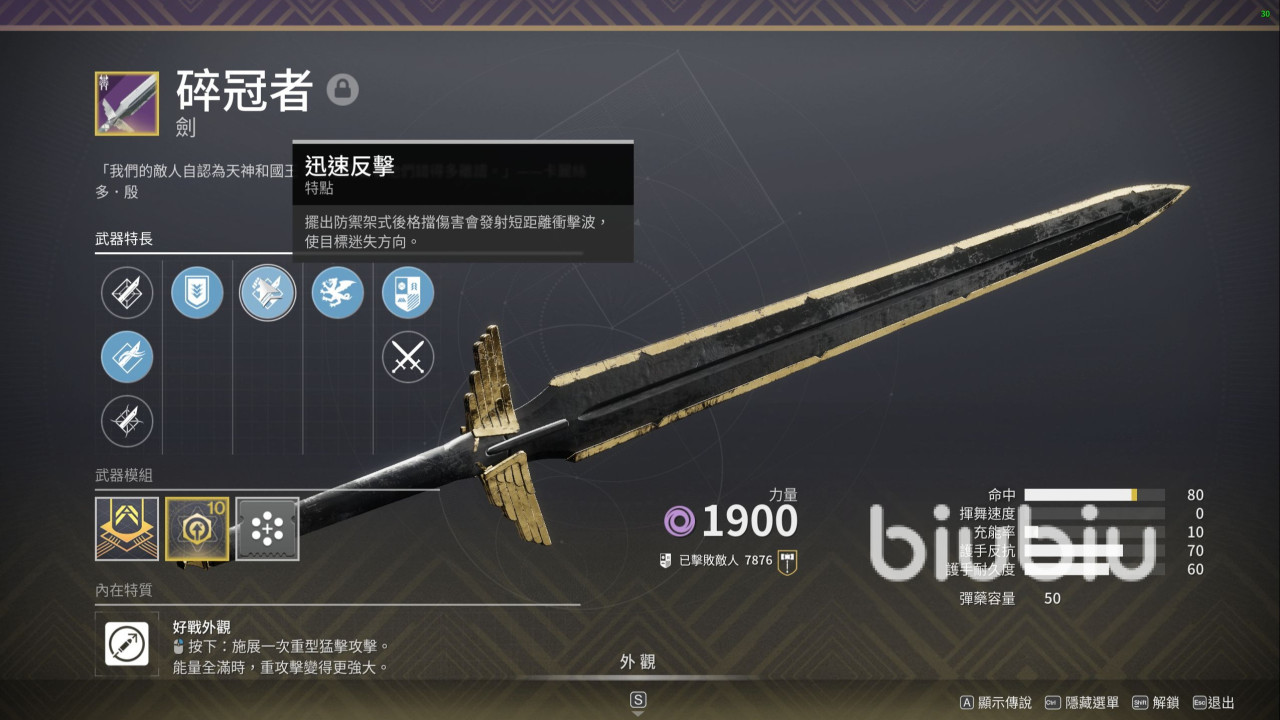Open the gray dotted-plus mod slot
The height and width of the screenshot is (720, 1280).
pos(267,529)
